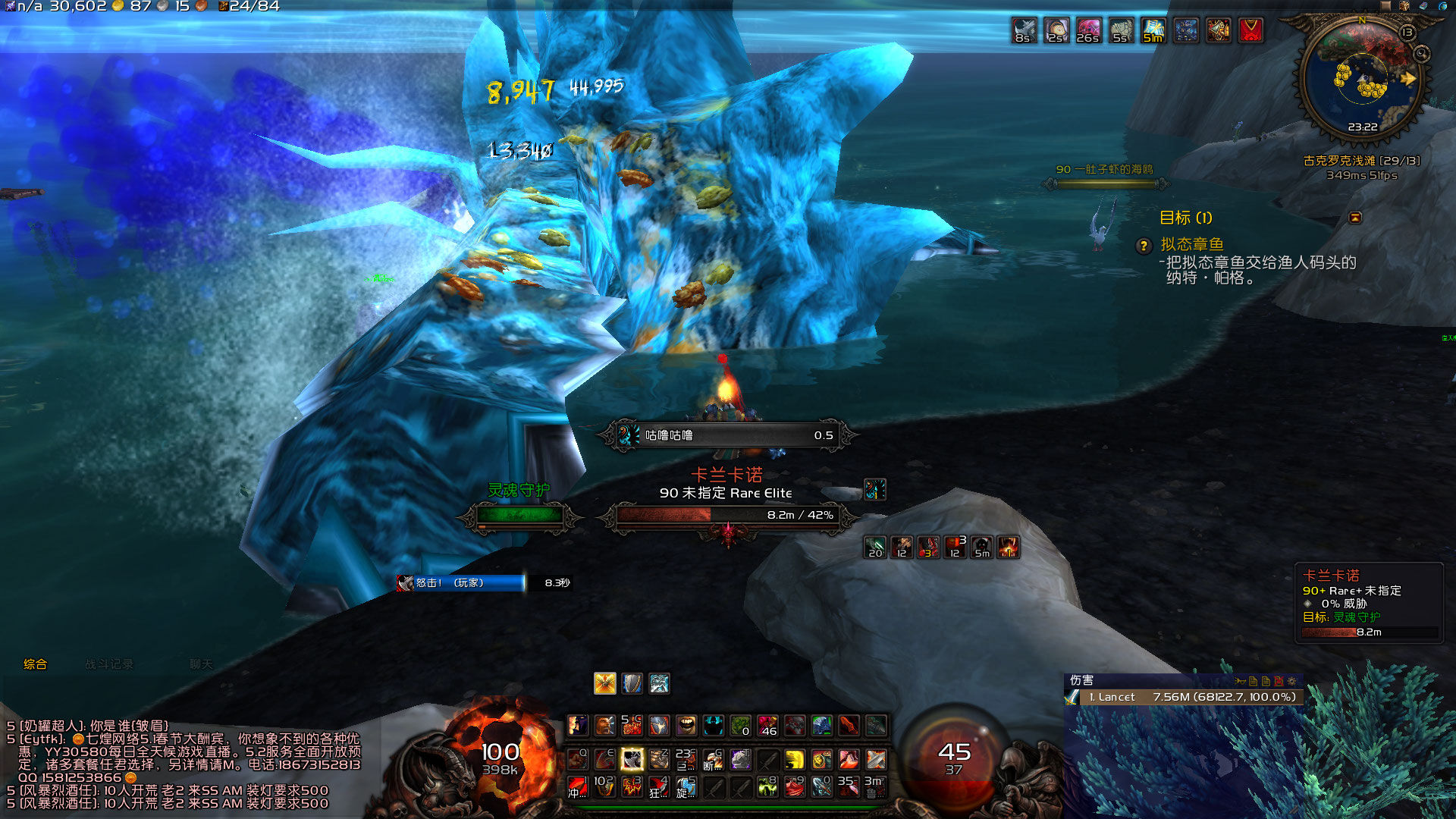Image resolution: width=1456 pixels, height=819 pixels.
Task: Switch to the shield defensive stance
Action: click(632, 683)
